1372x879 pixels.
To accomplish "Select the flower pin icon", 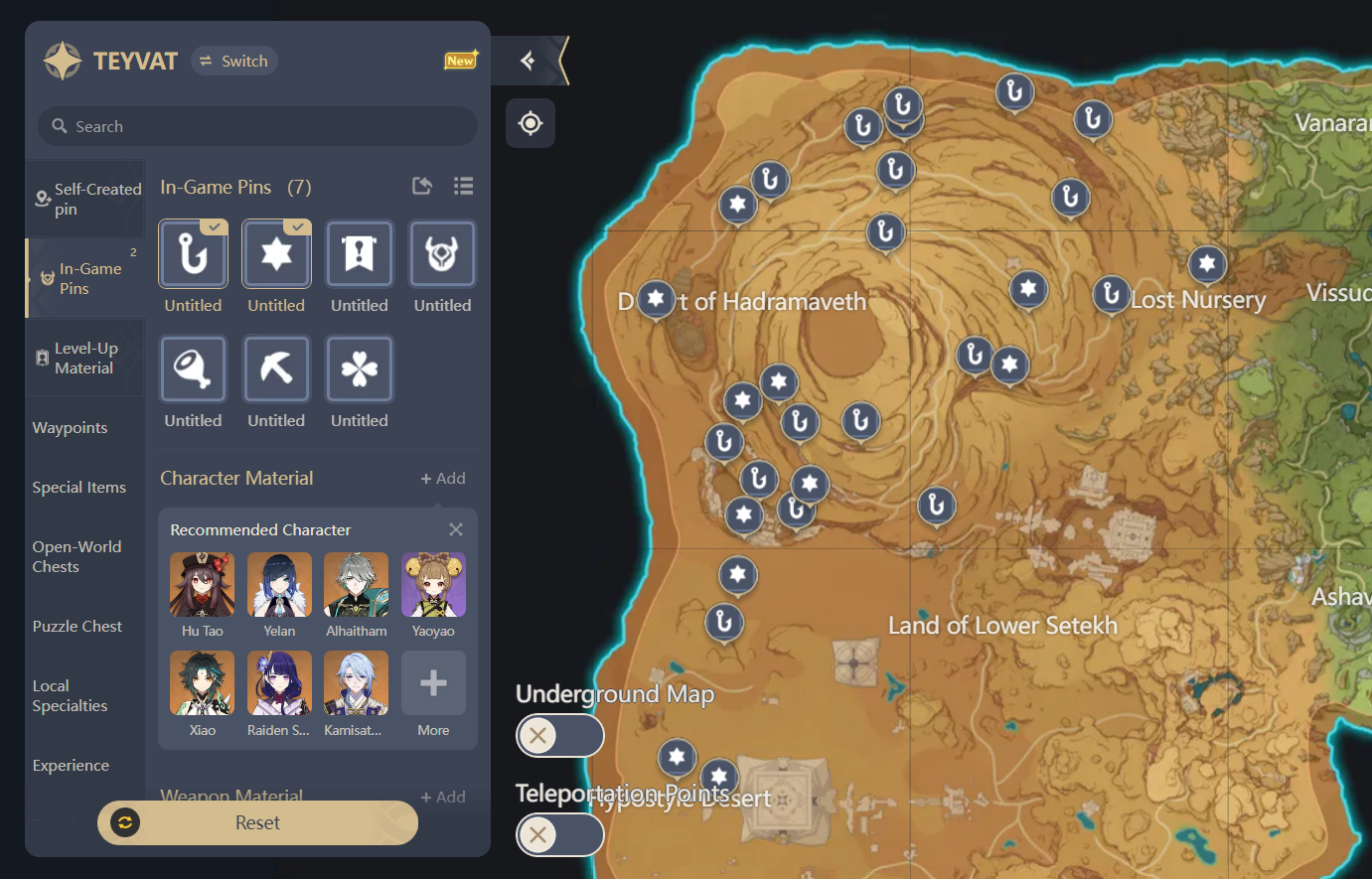I will (x=360, y=368).
